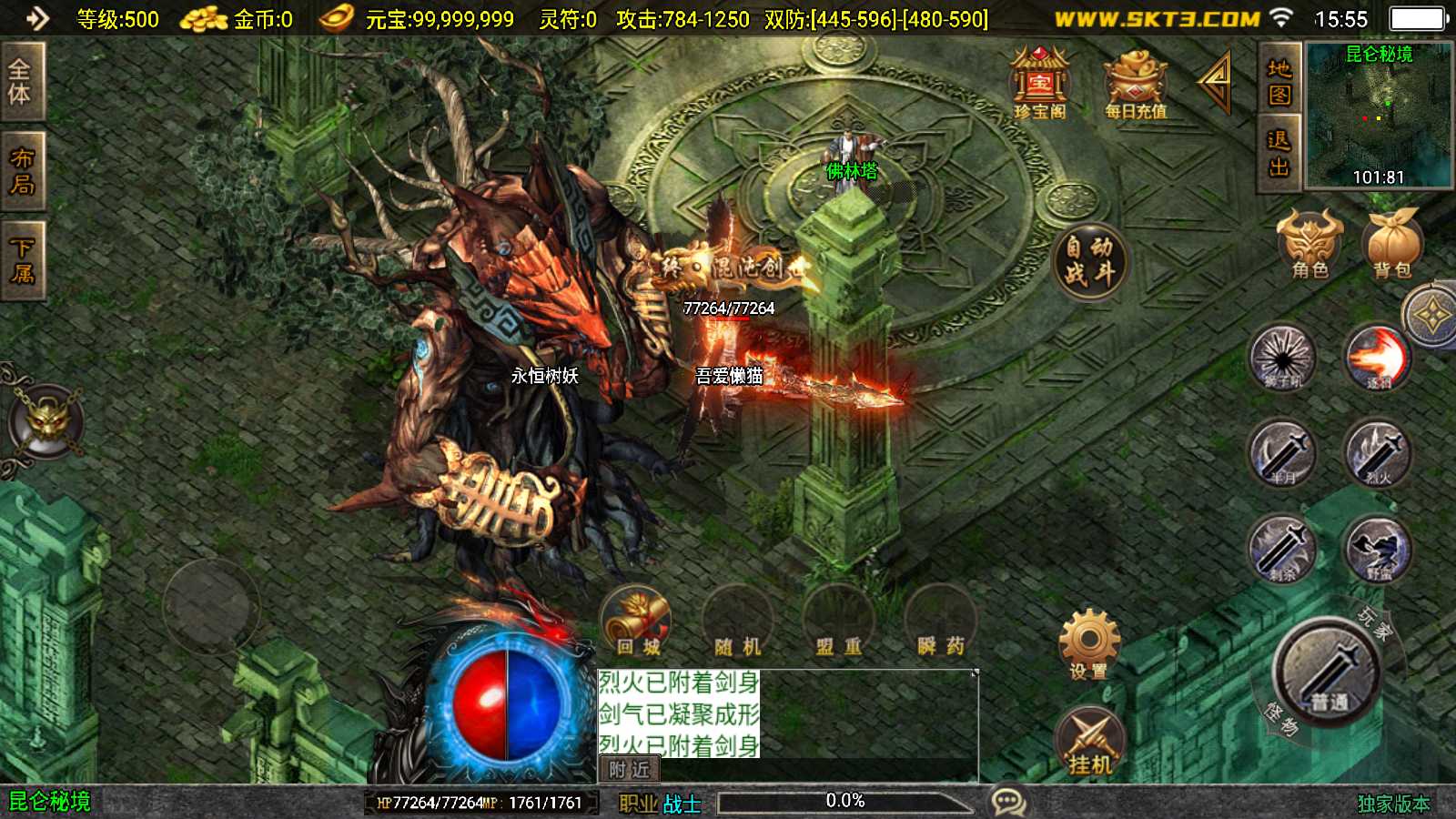Open the 珍宝阁 treasure shop
1456x819 pixels.
click(x=1039, y=84)
